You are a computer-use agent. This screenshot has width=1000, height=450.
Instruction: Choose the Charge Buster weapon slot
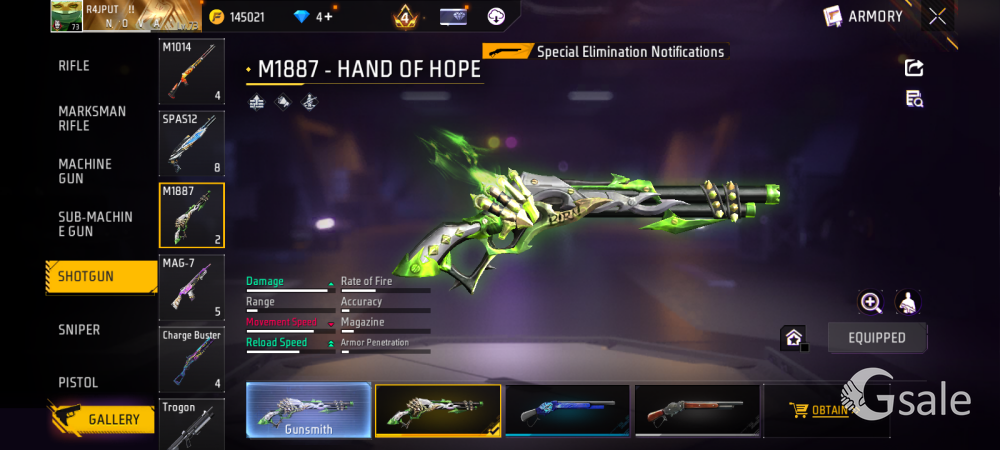(191, 358)
